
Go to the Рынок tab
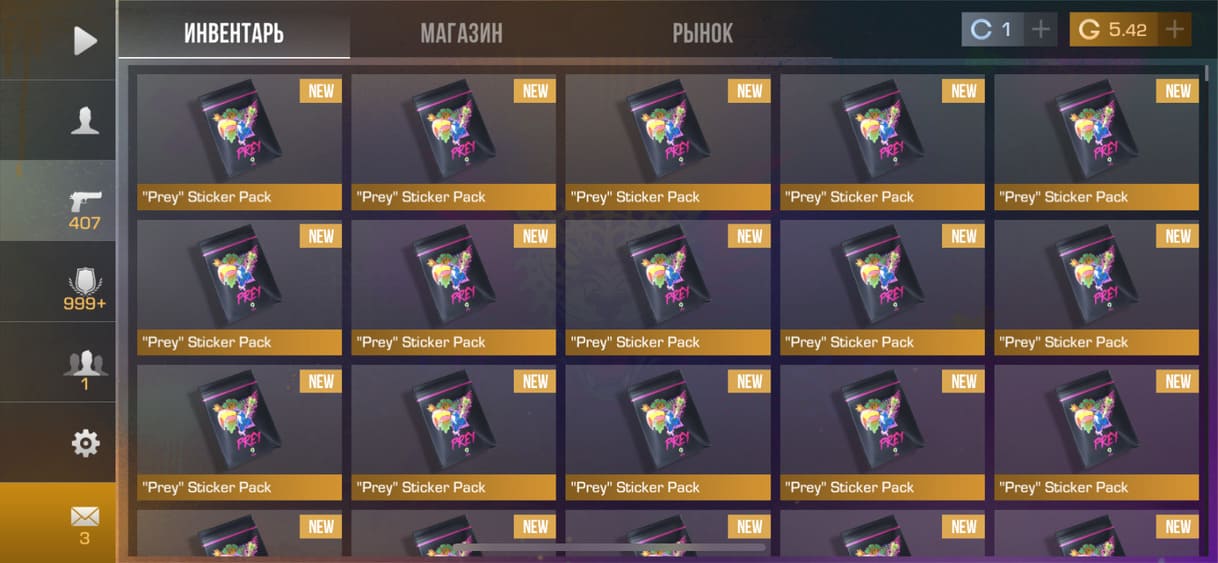click(702, 33)
